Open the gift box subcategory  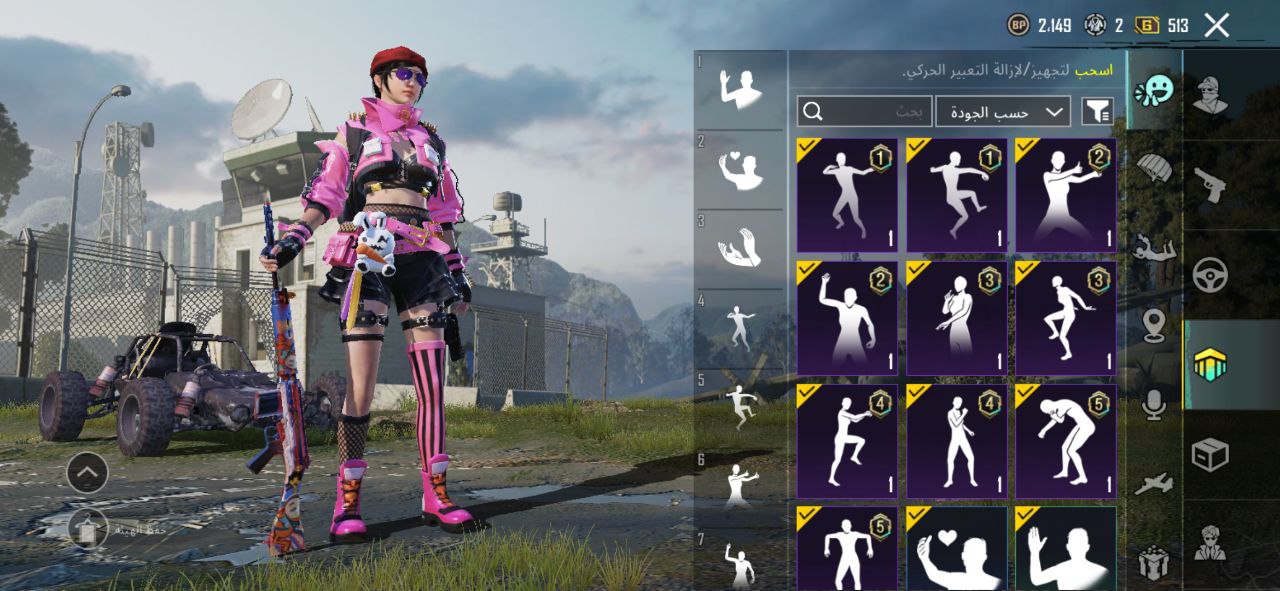[1154, 563]
